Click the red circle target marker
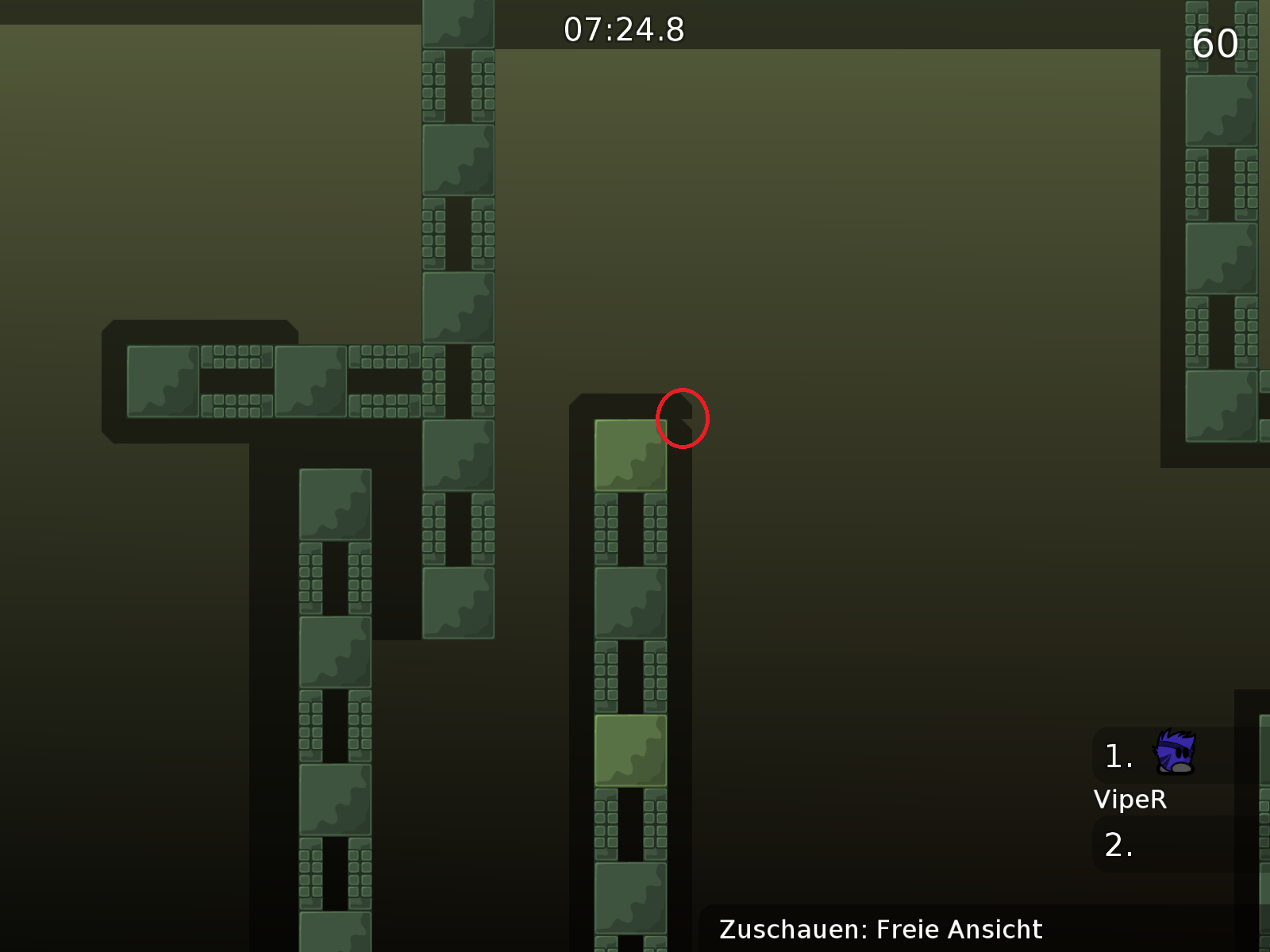This screenshot has width=1270, height=952. click(x=682, y=417)
